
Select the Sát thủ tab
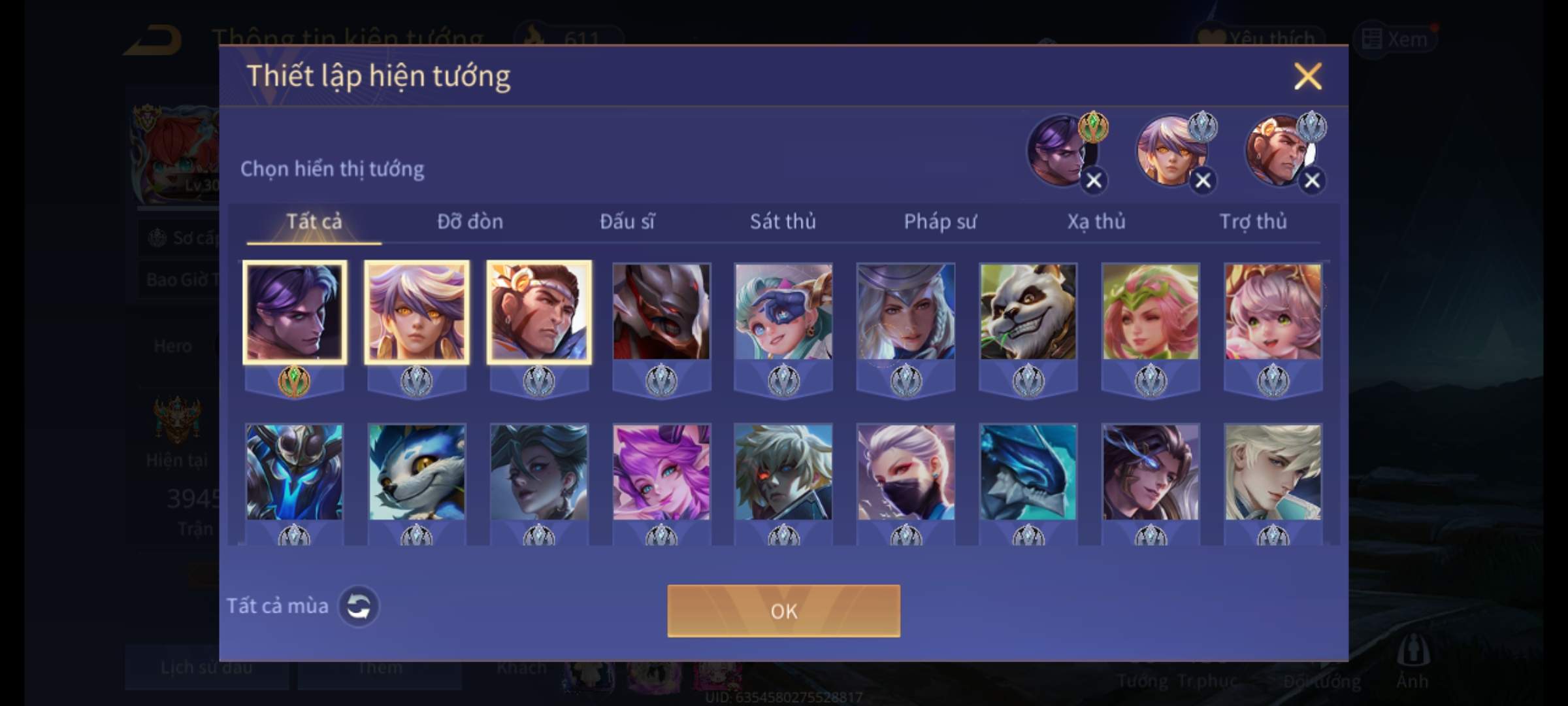point(783,222)
